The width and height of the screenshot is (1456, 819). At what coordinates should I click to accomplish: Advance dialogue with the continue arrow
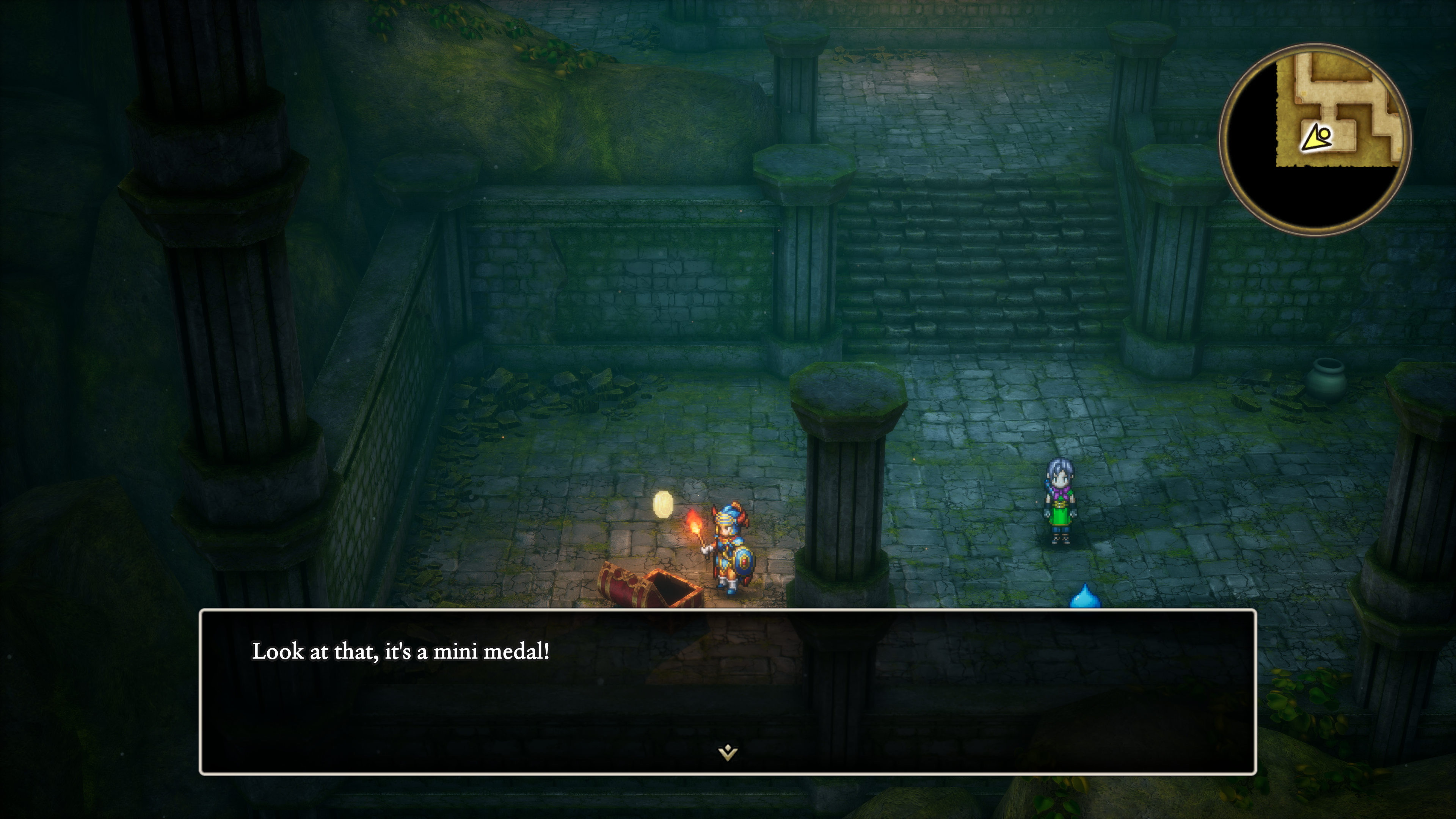point(728,752)
